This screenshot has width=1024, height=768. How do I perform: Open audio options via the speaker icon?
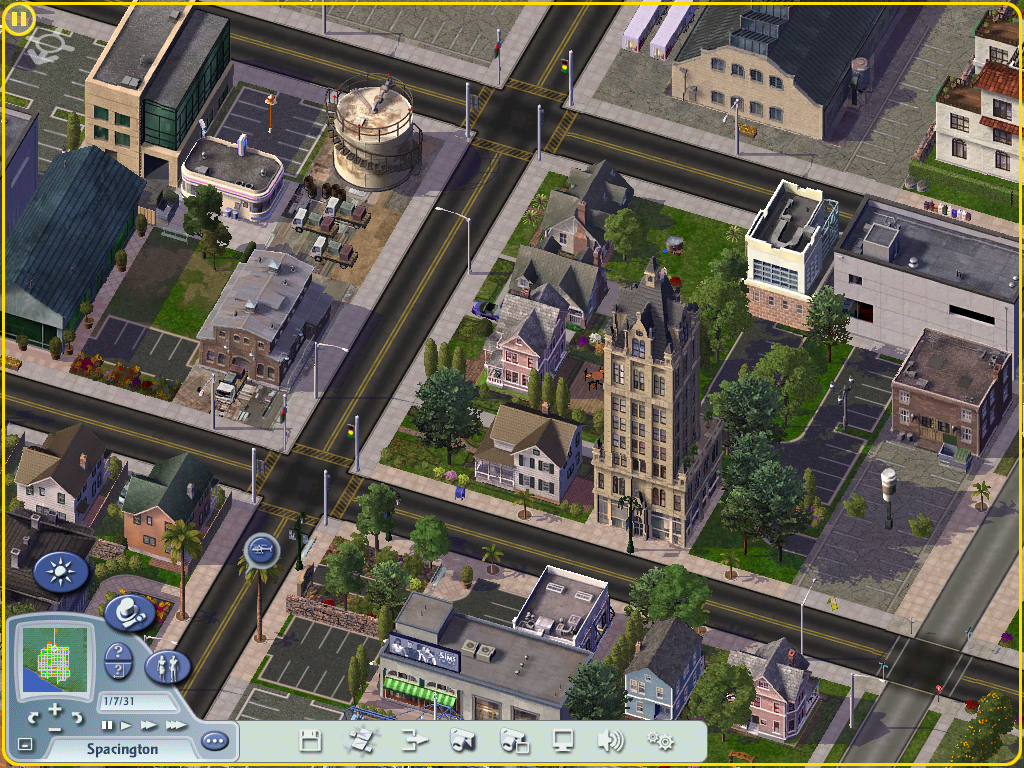coord(610,741)
